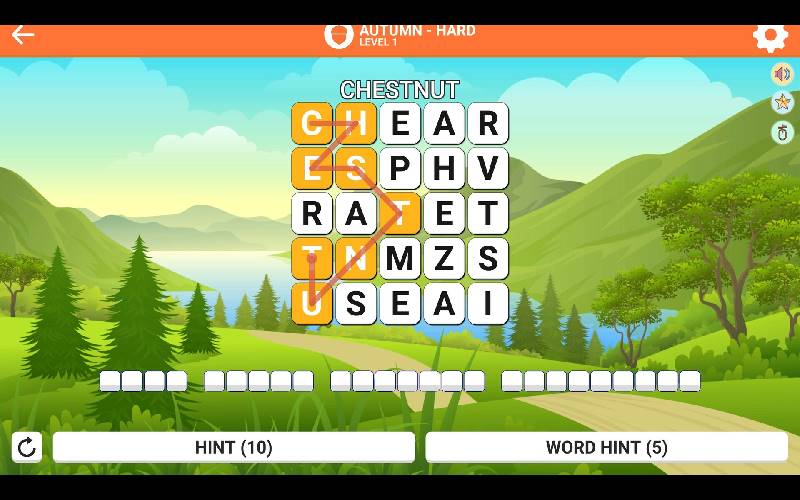Select the letter M tile
This screenshot has height=500, width=800.
400,259
